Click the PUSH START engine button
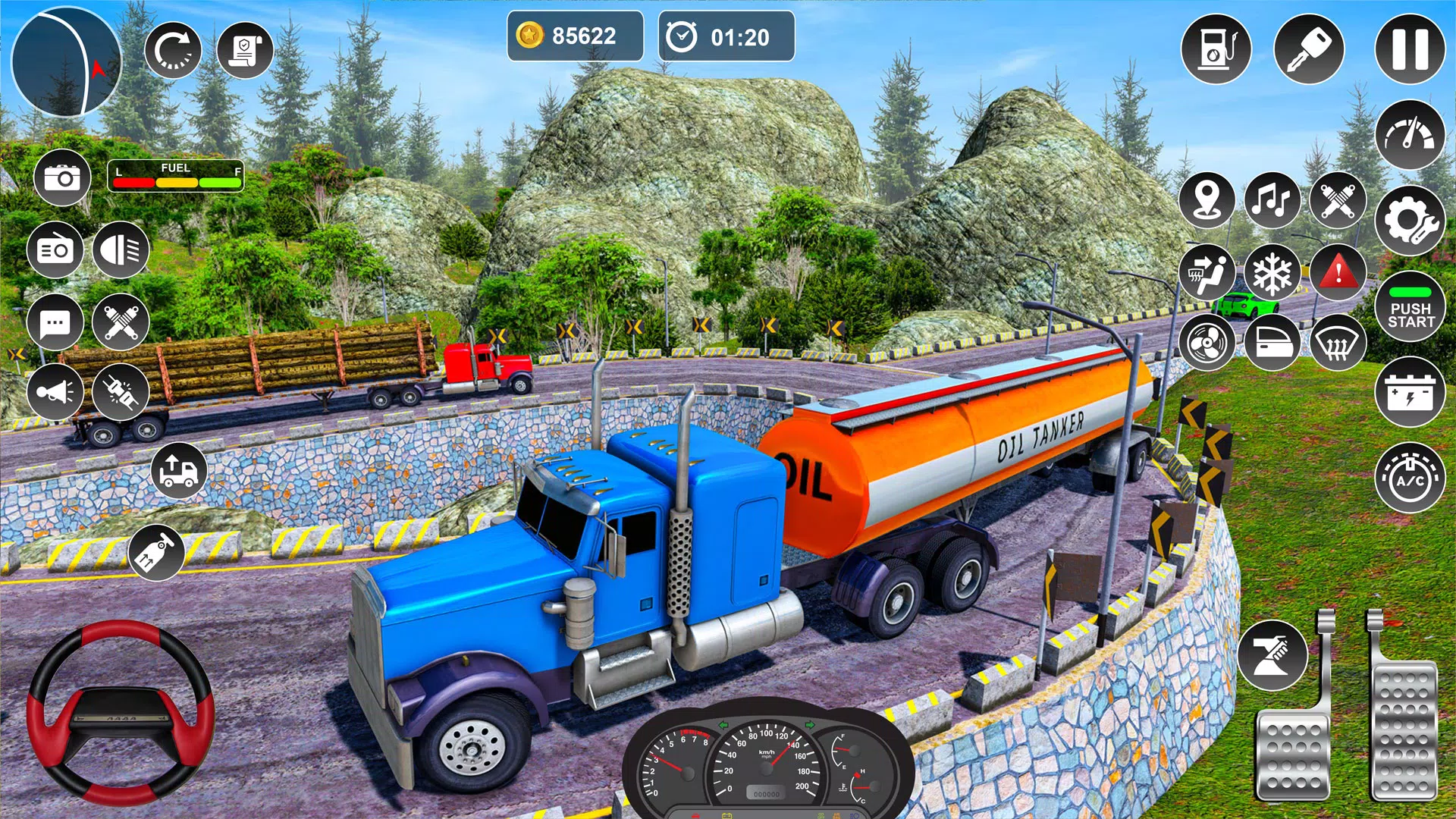The width and height of the screenshot is (1456, 819). (x=1410, y=307)
